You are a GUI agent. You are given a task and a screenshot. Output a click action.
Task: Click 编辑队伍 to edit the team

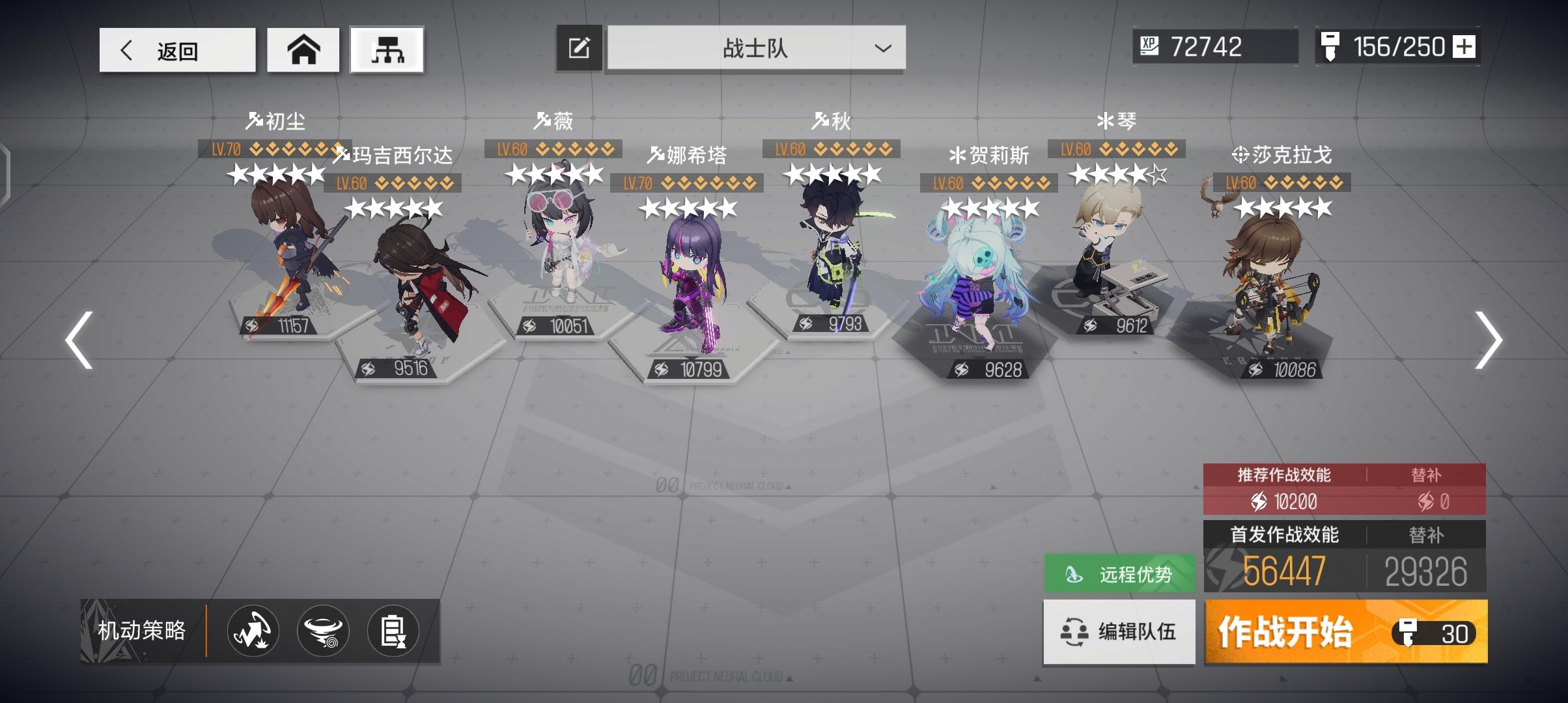(x=1118, y=631)
